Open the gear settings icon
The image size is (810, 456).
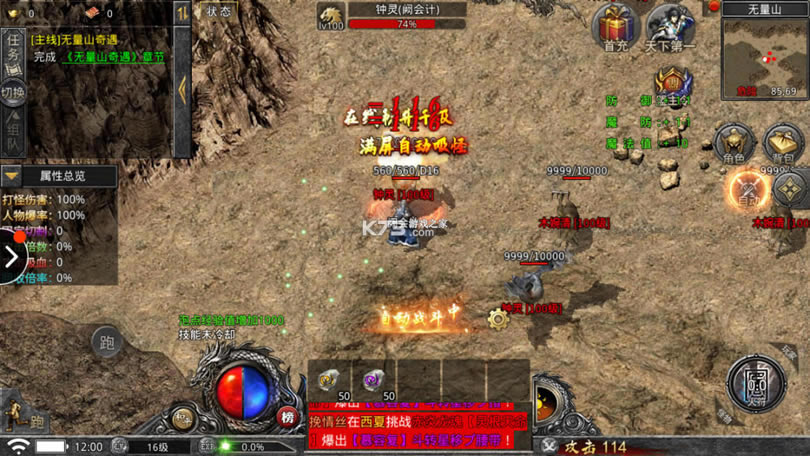[x=498, y=319]
